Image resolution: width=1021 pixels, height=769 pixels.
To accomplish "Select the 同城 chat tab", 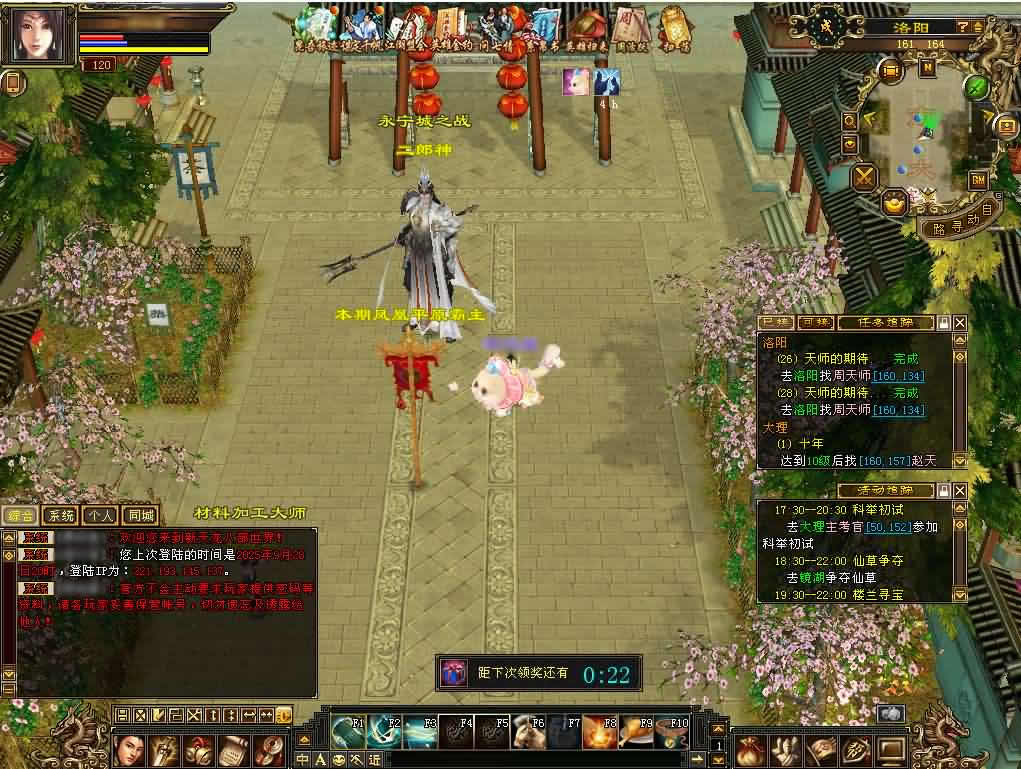I will (141, 516).
